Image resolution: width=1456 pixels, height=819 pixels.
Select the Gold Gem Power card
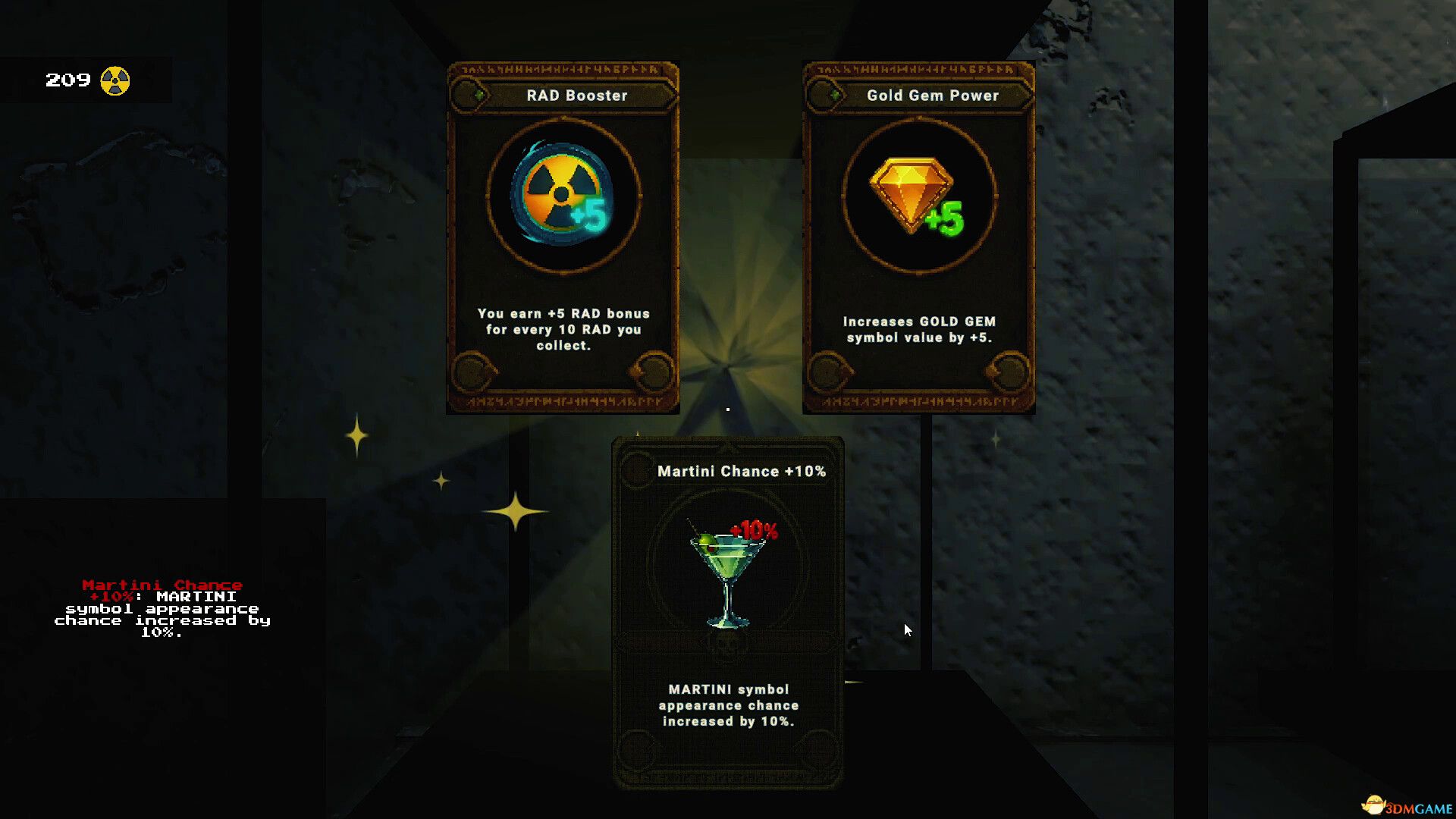coord(918,235)
